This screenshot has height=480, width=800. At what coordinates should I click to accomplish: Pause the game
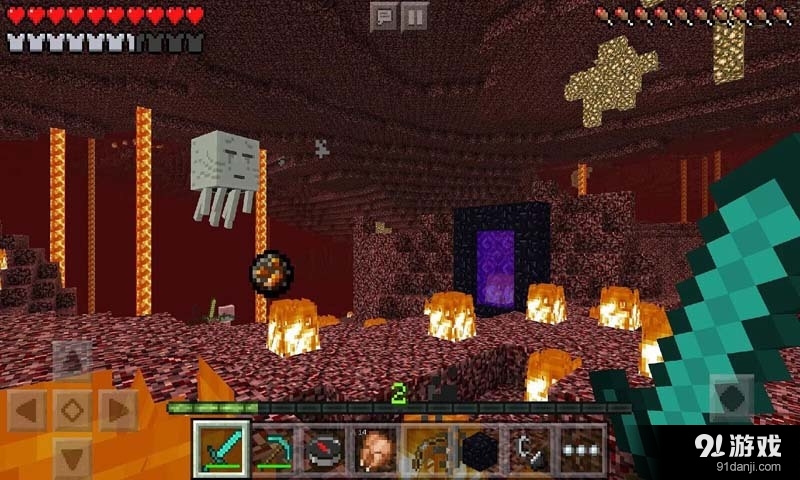[415, 16]
